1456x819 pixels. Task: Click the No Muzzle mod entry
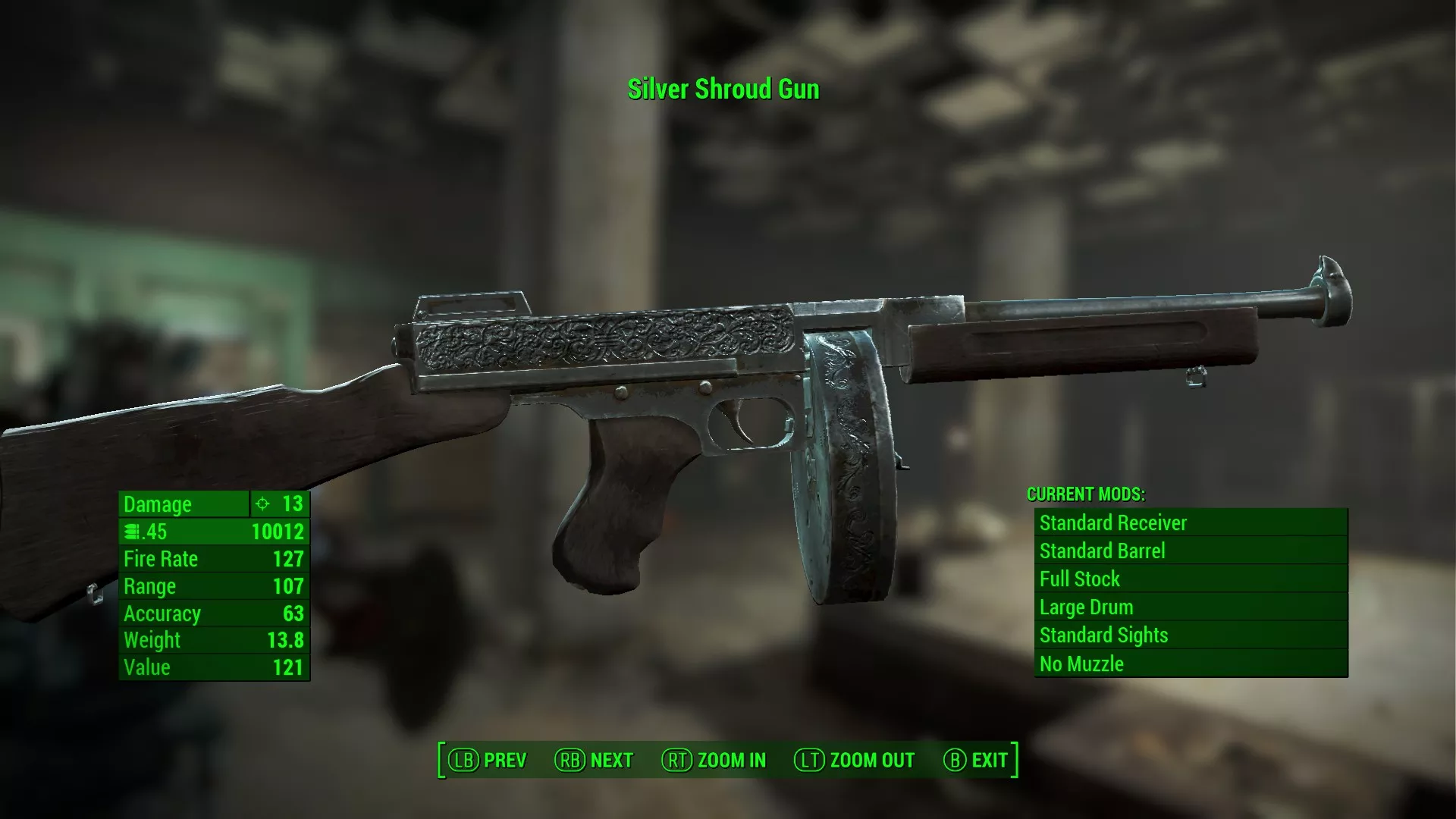[1190, 664]
